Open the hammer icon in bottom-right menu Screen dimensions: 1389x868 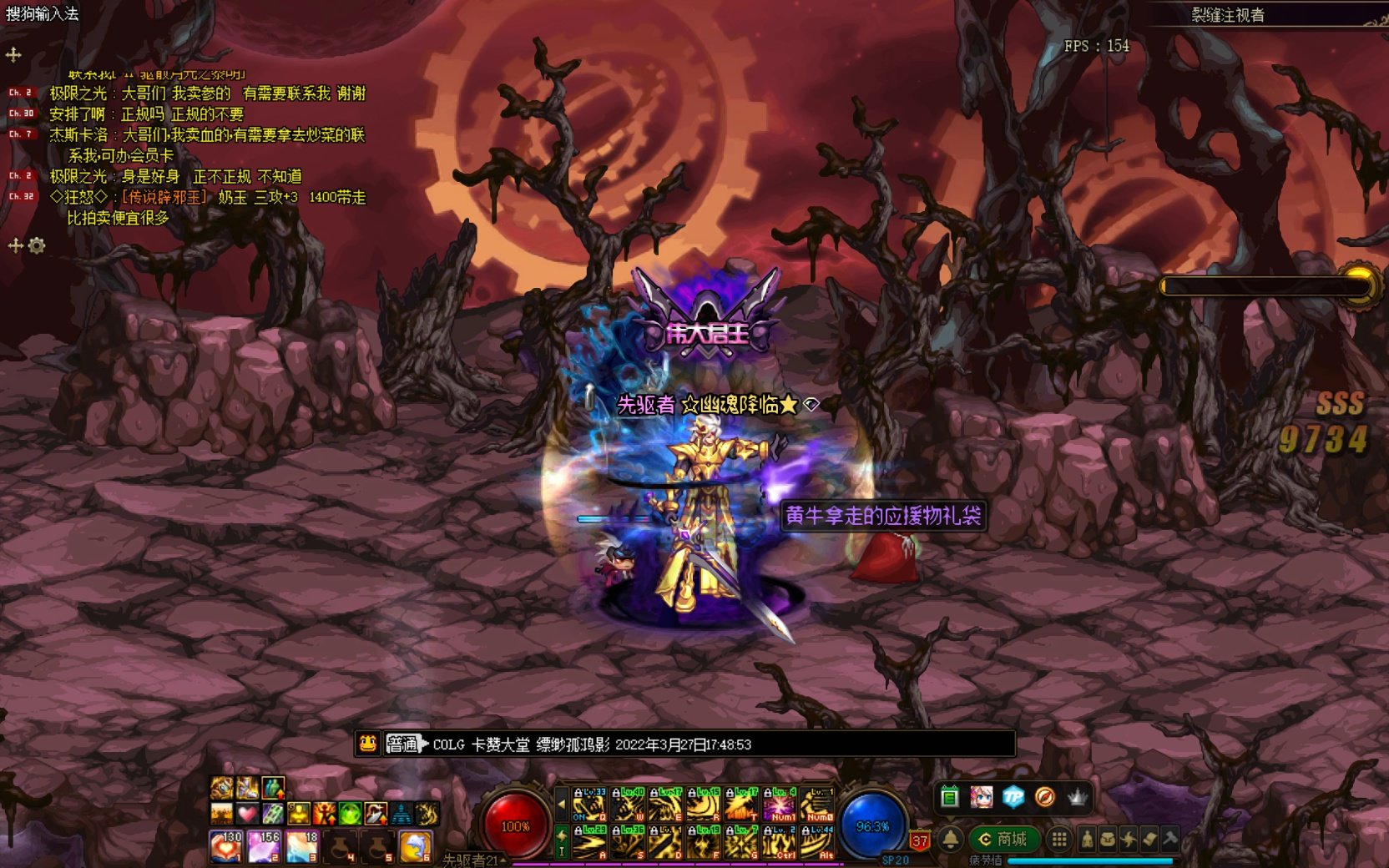click(x=1170, y=839)
